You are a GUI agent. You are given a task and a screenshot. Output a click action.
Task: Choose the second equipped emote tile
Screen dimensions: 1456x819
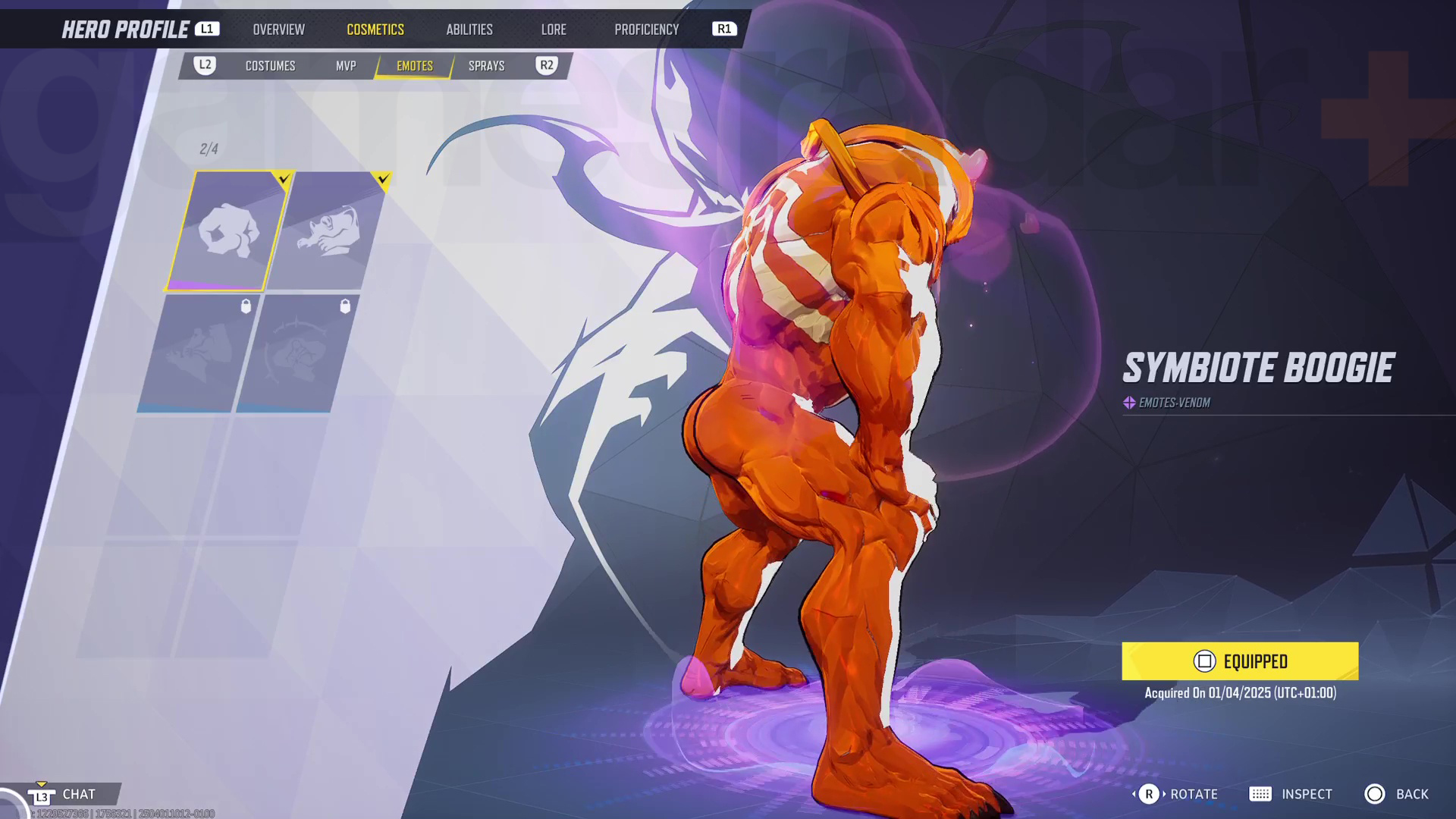328,231
